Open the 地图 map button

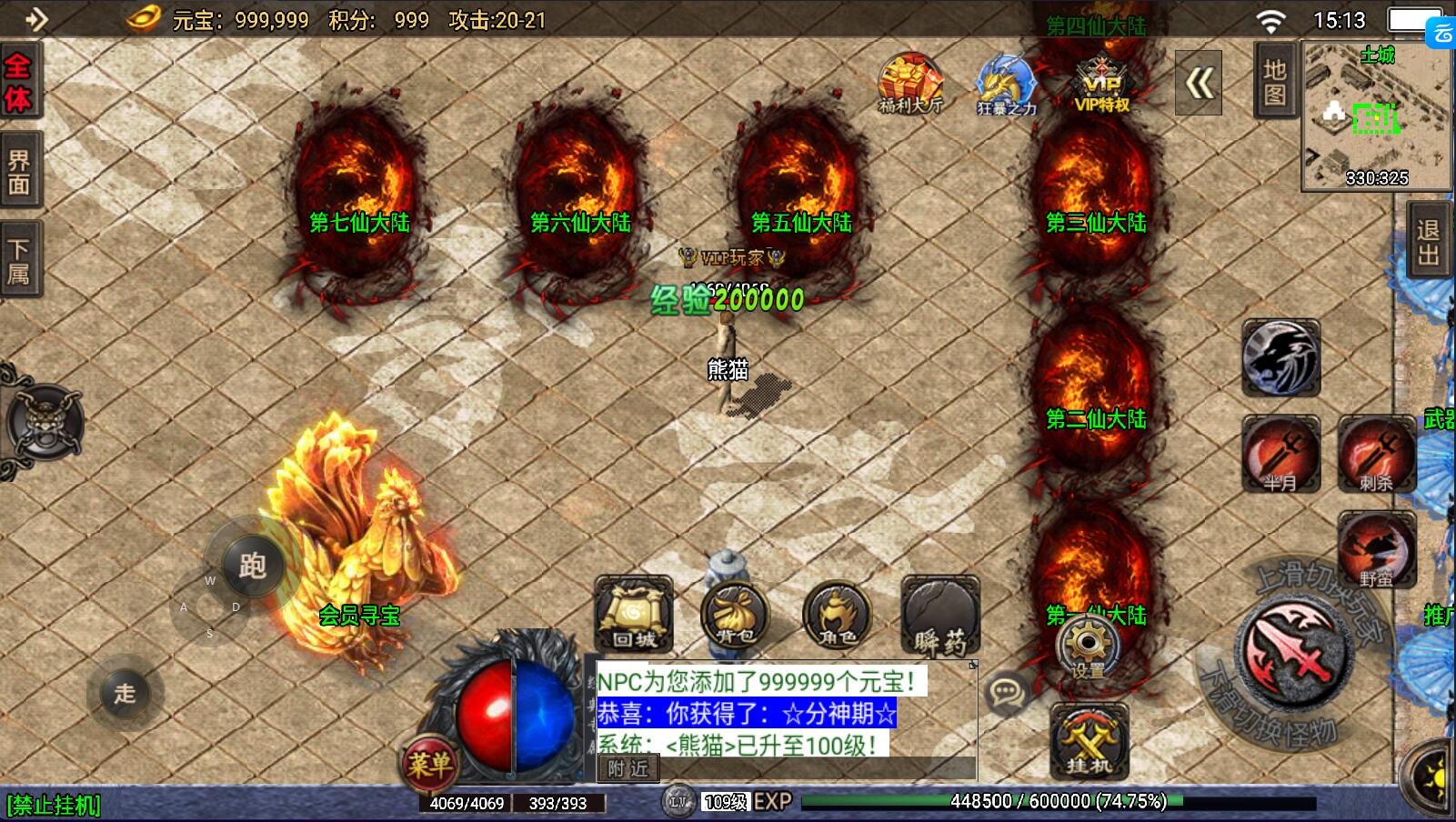pos(1275,82)
